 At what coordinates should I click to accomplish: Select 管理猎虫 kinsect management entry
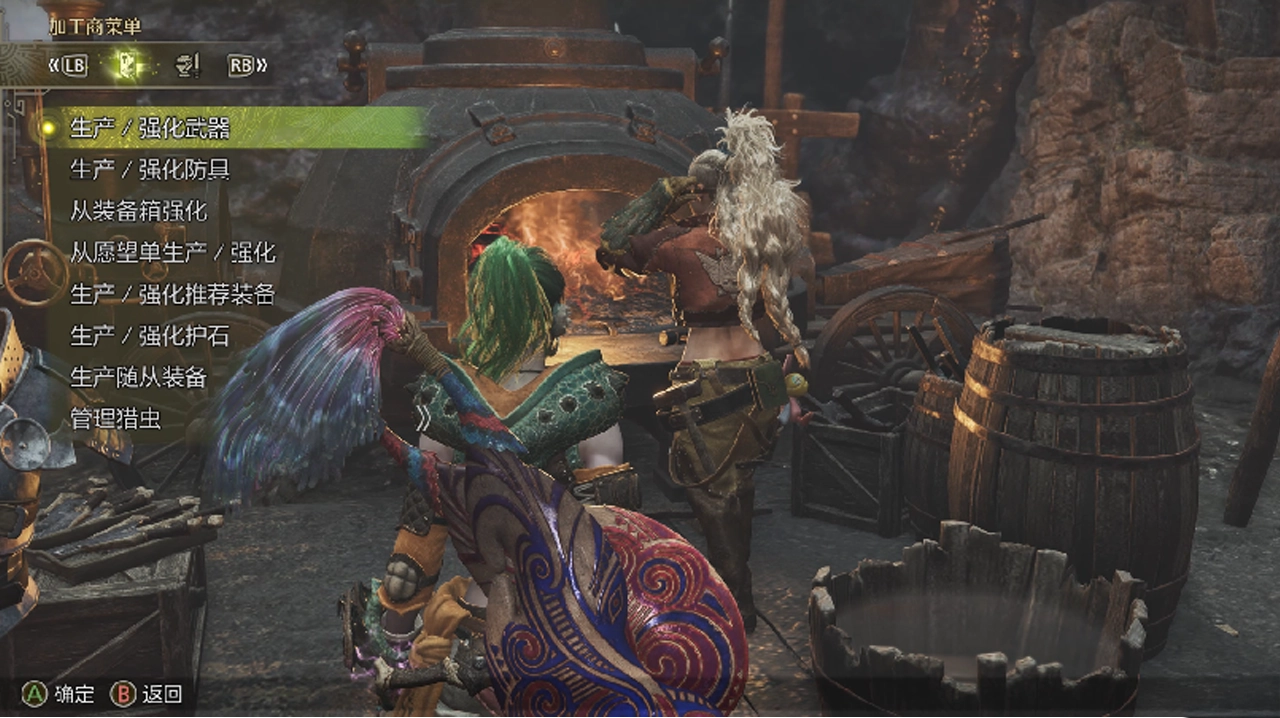click(115, 419)
